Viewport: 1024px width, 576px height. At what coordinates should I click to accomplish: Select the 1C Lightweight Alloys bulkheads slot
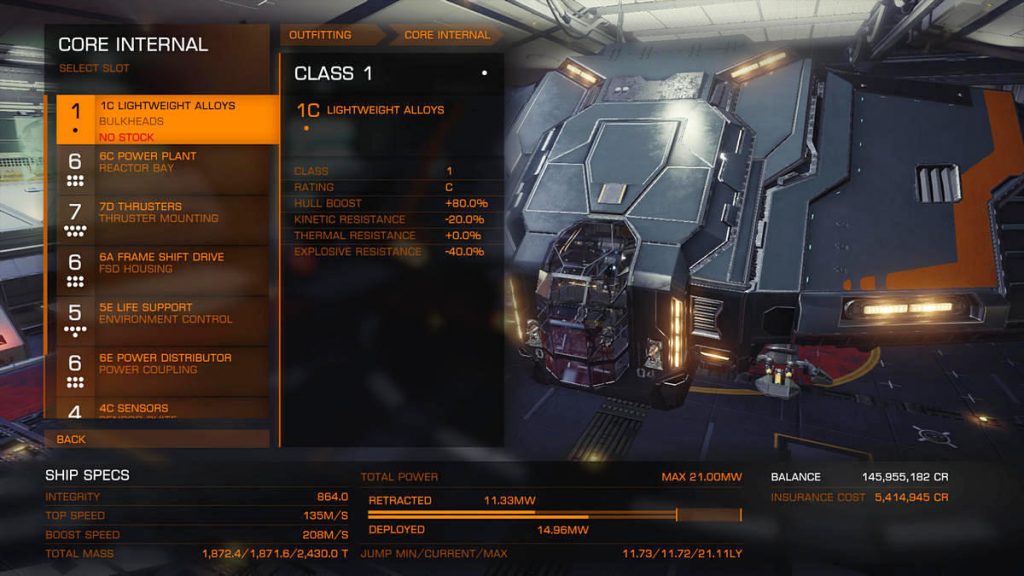click(x=162, y=120)
